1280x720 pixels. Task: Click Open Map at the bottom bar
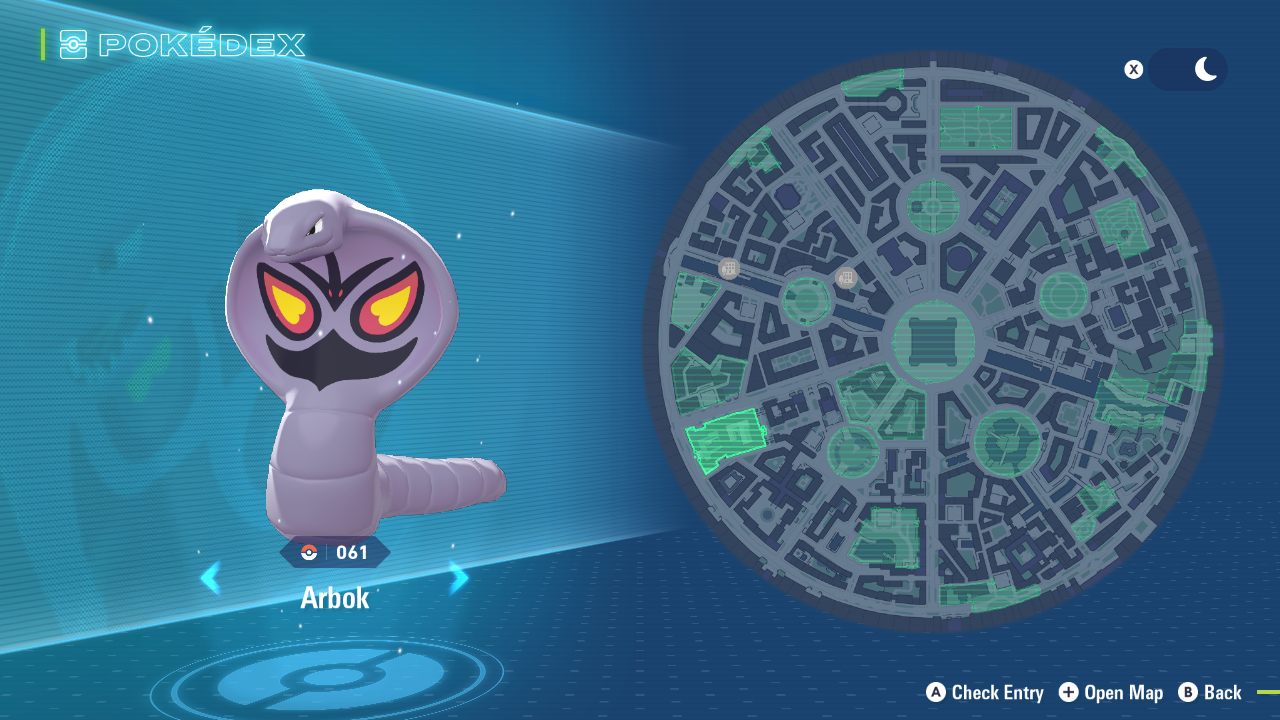pos(1124,692)
